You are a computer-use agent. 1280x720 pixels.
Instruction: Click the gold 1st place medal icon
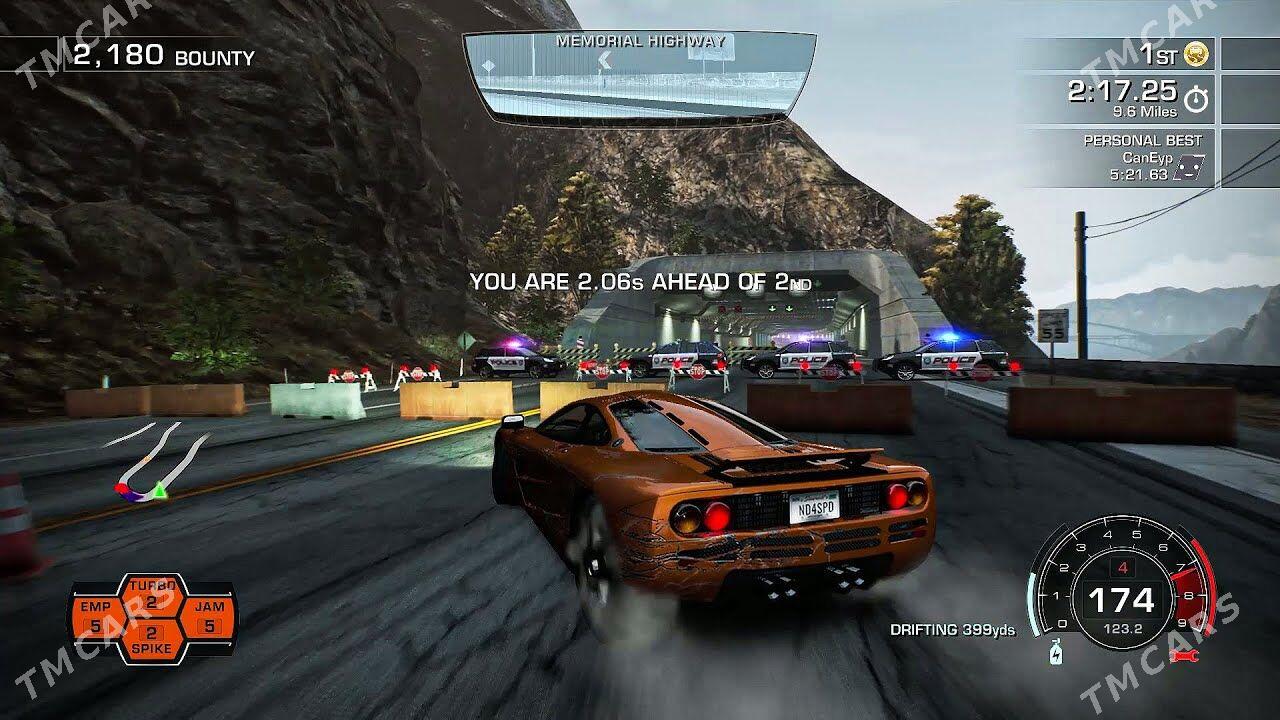pyautogui.click(x=1194, y=55)
